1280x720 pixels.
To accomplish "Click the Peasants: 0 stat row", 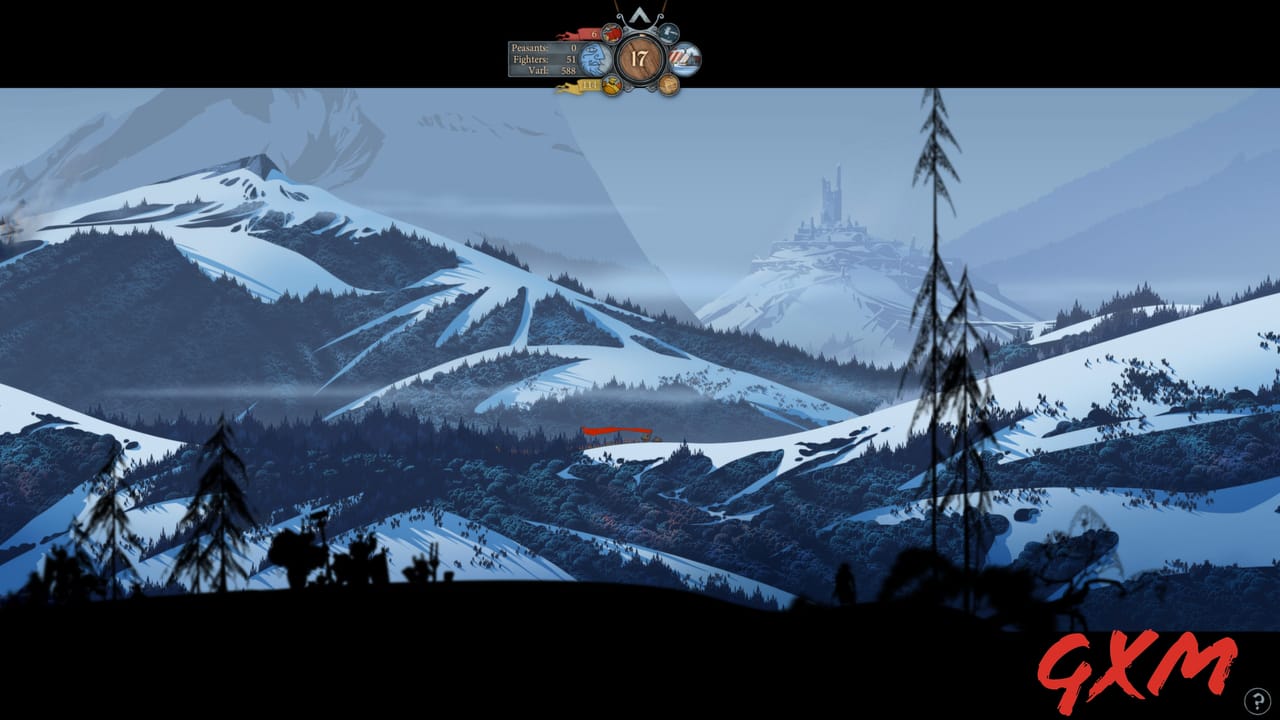I will coord(543,48).
